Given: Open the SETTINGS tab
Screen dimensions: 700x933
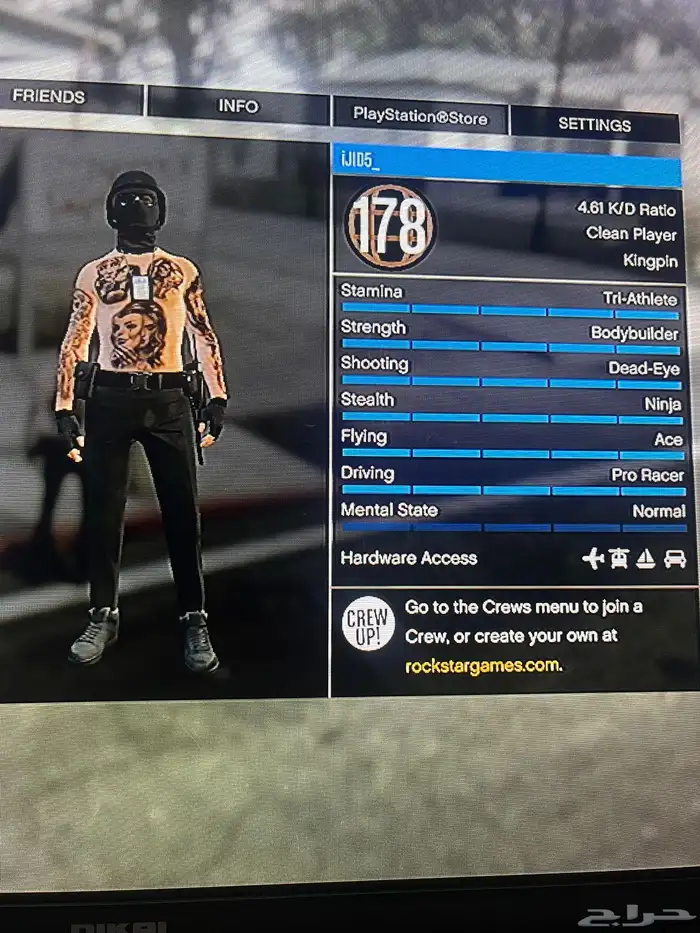Looking at the screenshot, I should (x=594, y=125).
